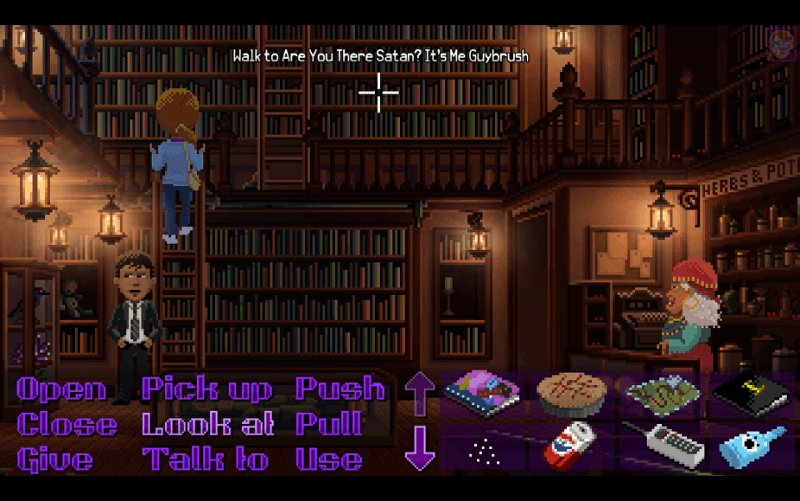Image resolution: width=800 pixels, height=501 pixels.
Task: Activate the Give verb
Action: pyautogui.click(x=55, y=459)
